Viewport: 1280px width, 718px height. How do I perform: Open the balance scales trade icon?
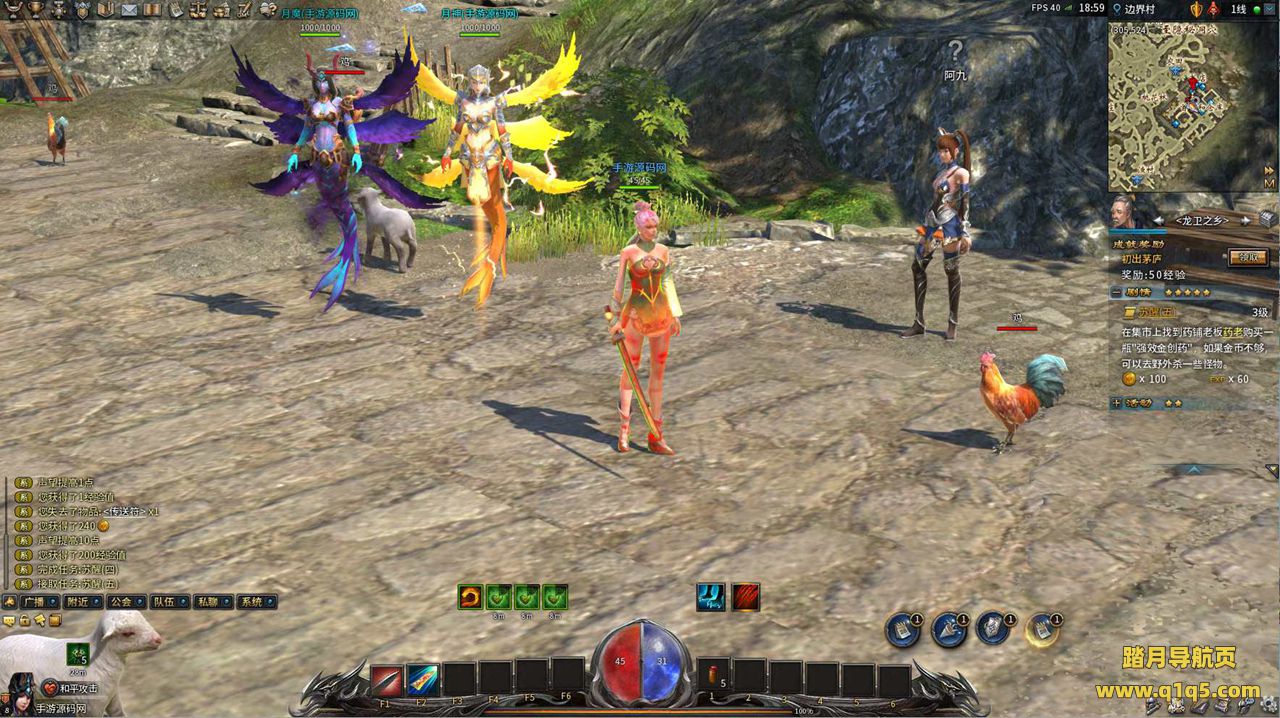tap(198, 10)
